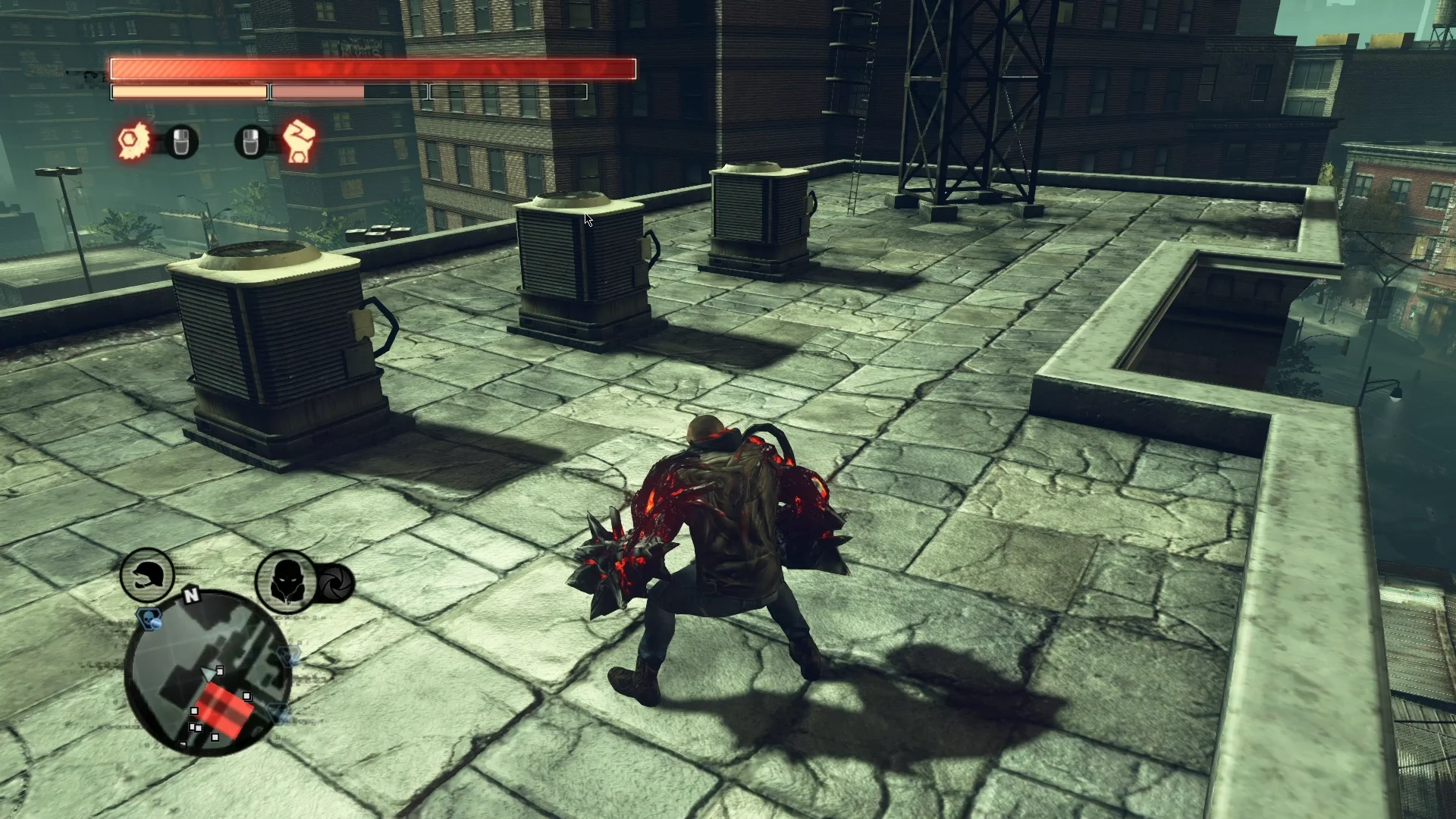Image resolution: width=1456 pixels, height=819 pixels.
Task: Click the red health bar at top
Action: click(x=372, y=68)
